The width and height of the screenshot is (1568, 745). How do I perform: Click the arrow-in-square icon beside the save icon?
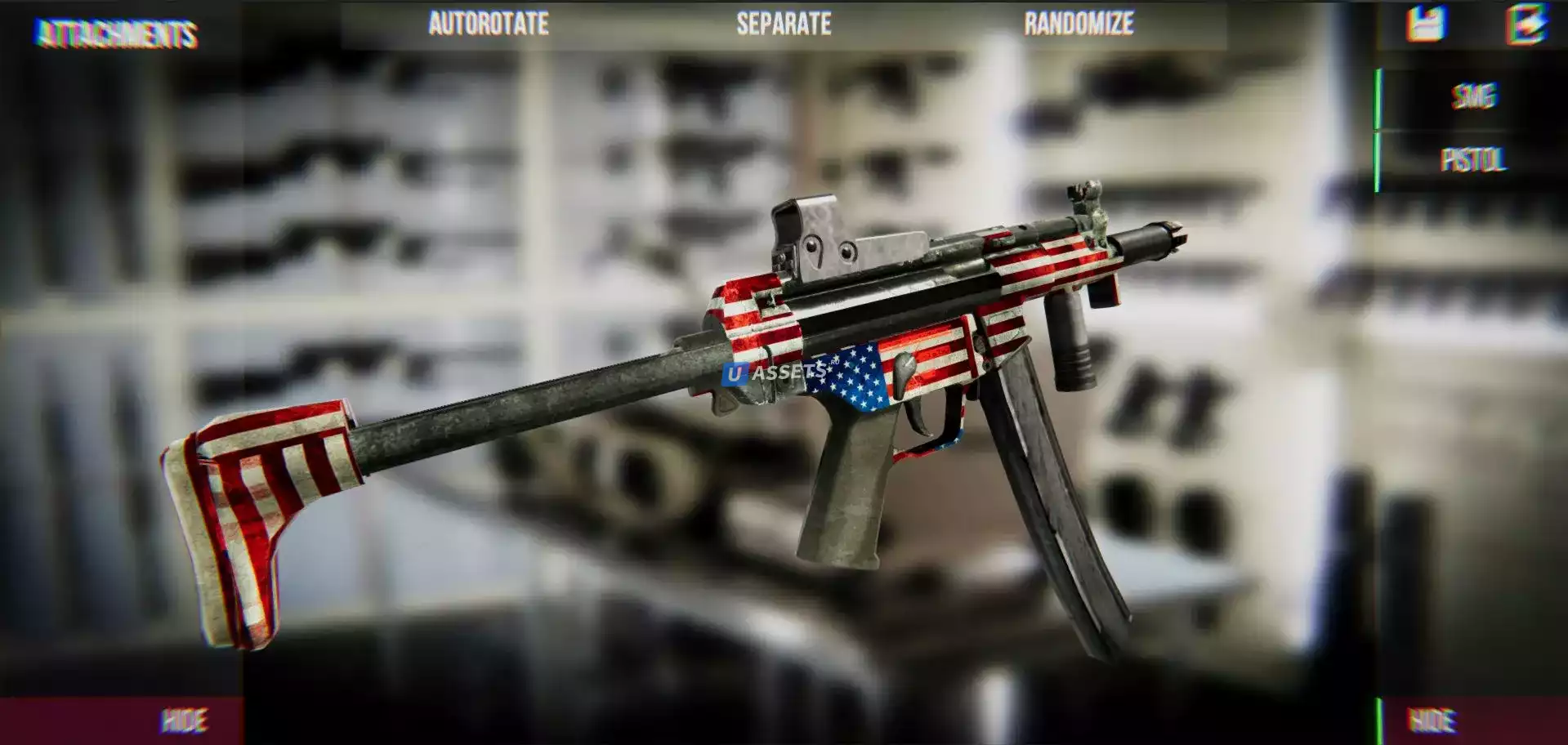point(1526,24)
